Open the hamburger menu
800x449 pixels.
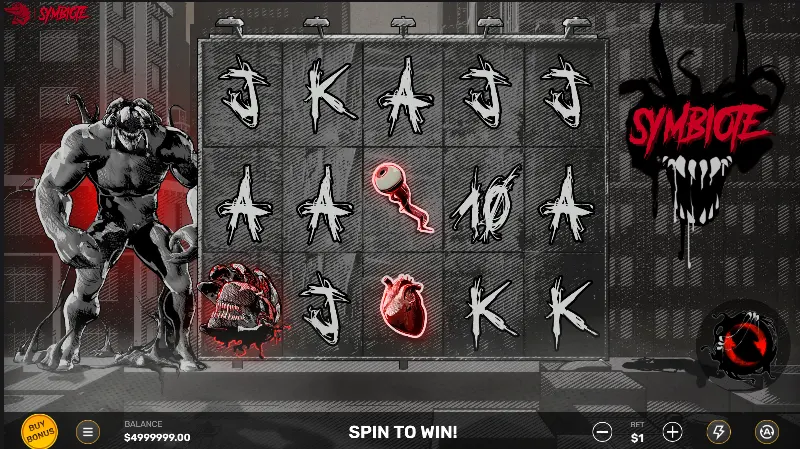coord(88,432)
